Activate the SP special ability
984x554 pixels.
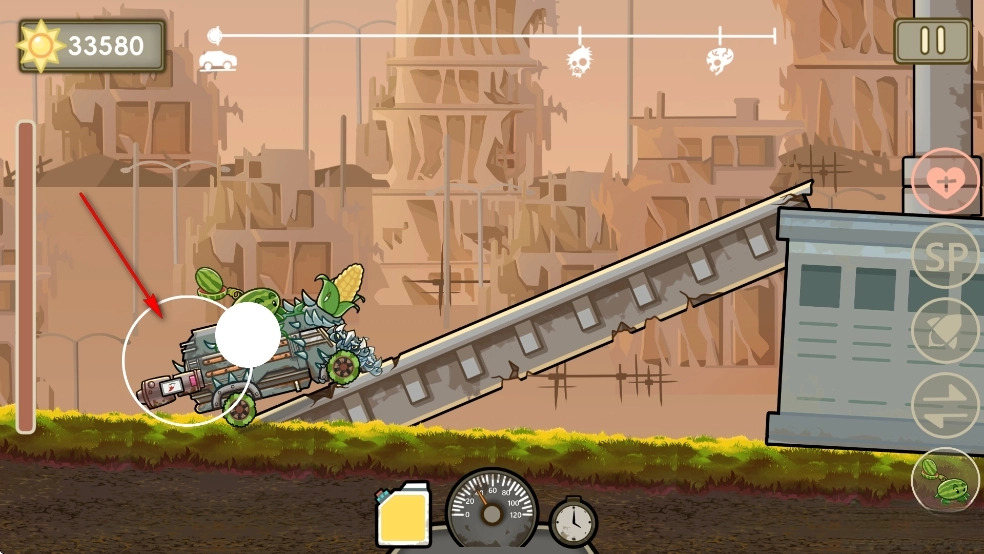(x=945, y=257)
